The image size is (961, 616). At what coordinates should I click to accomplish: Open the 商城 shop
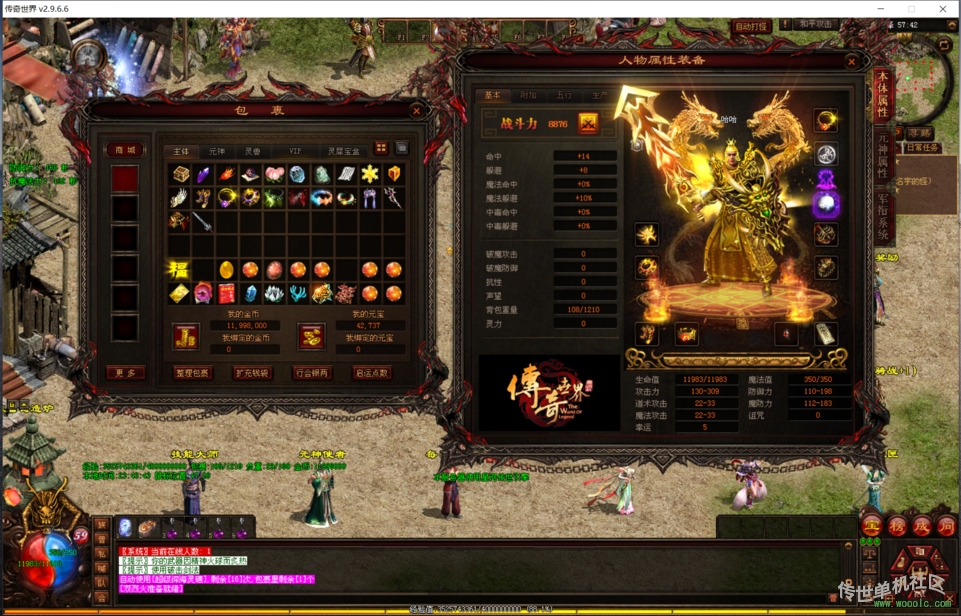click(125, 150)
